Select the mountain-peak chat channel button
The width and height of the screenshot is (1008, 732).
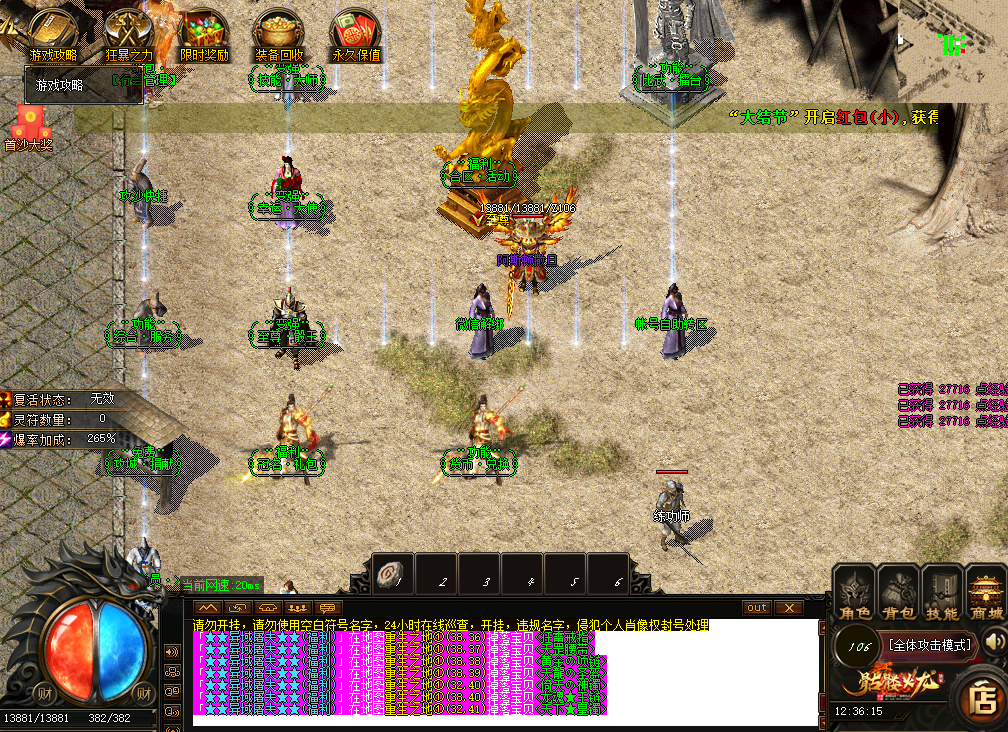[x=206, y=608]
